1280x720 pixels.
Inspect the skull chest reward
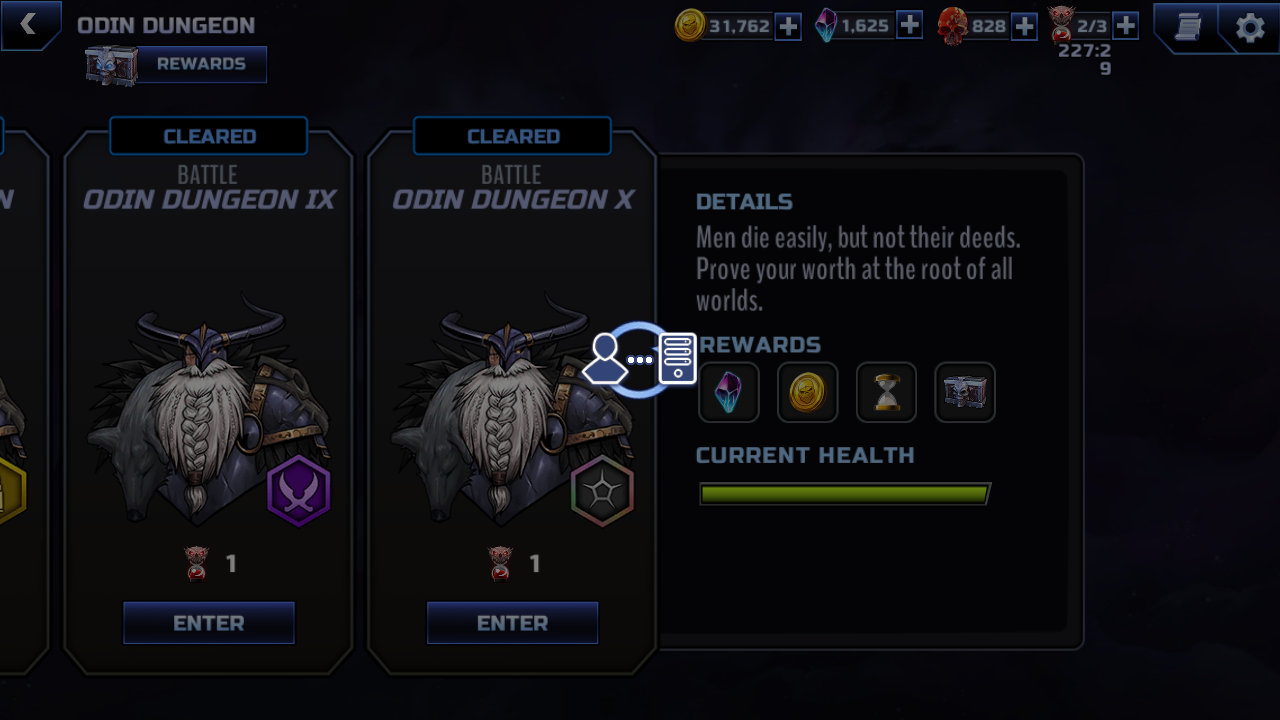pyautogui.click(x=965, y=392)
